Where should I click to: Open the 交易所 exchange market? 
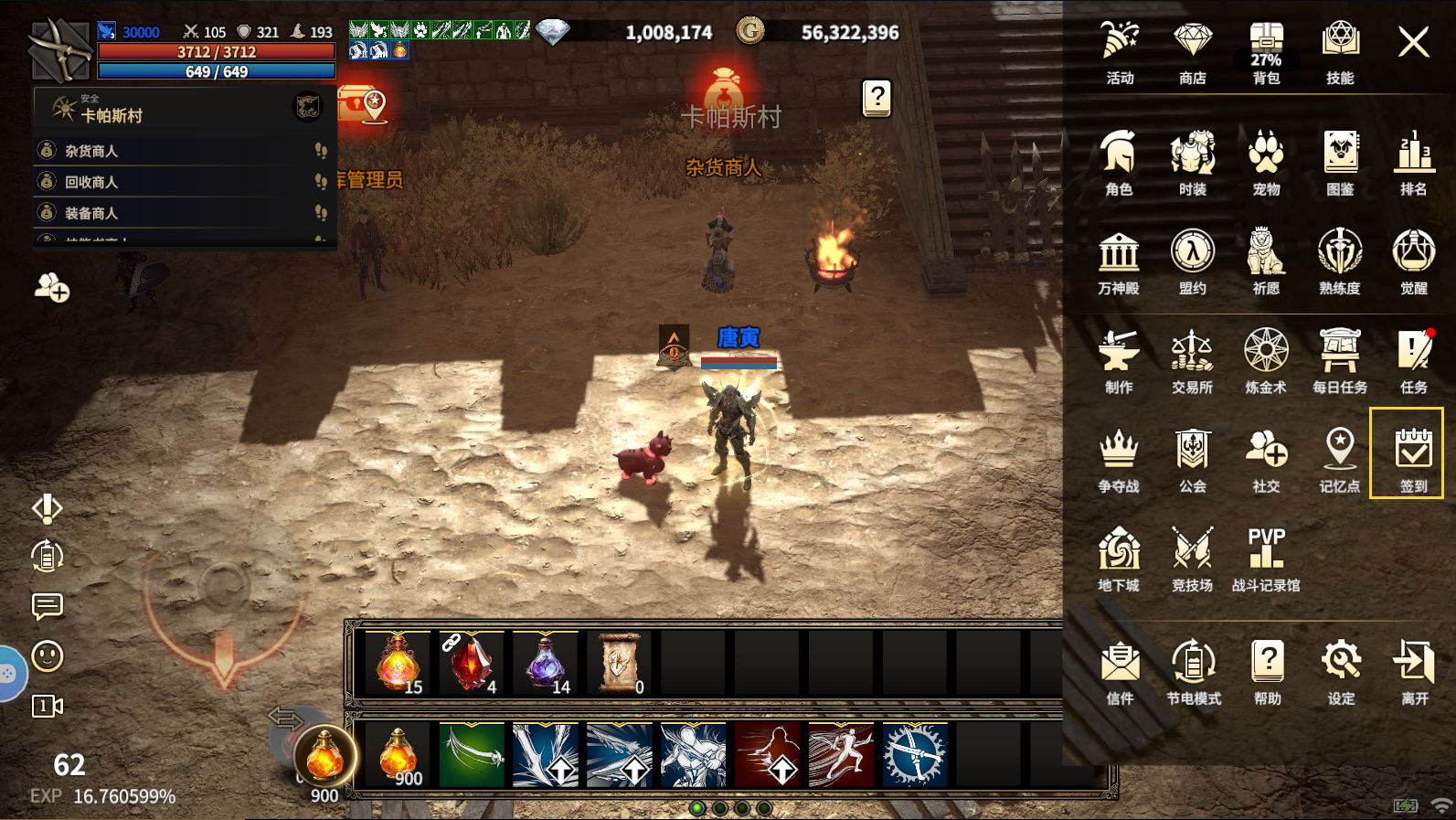pos(1192,361)
